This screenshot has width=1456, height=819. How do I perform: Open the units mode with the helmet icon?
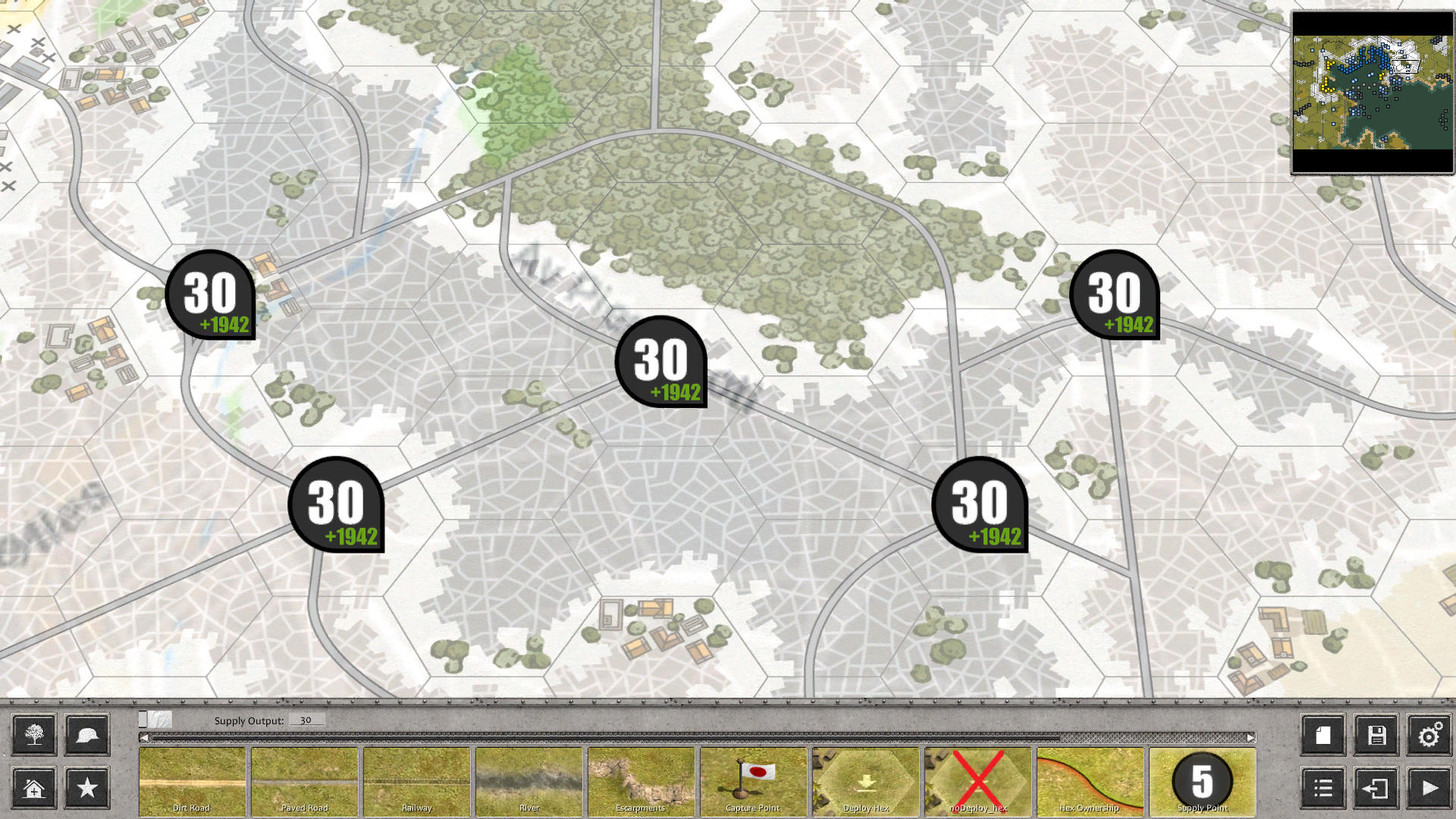point(86,735)
